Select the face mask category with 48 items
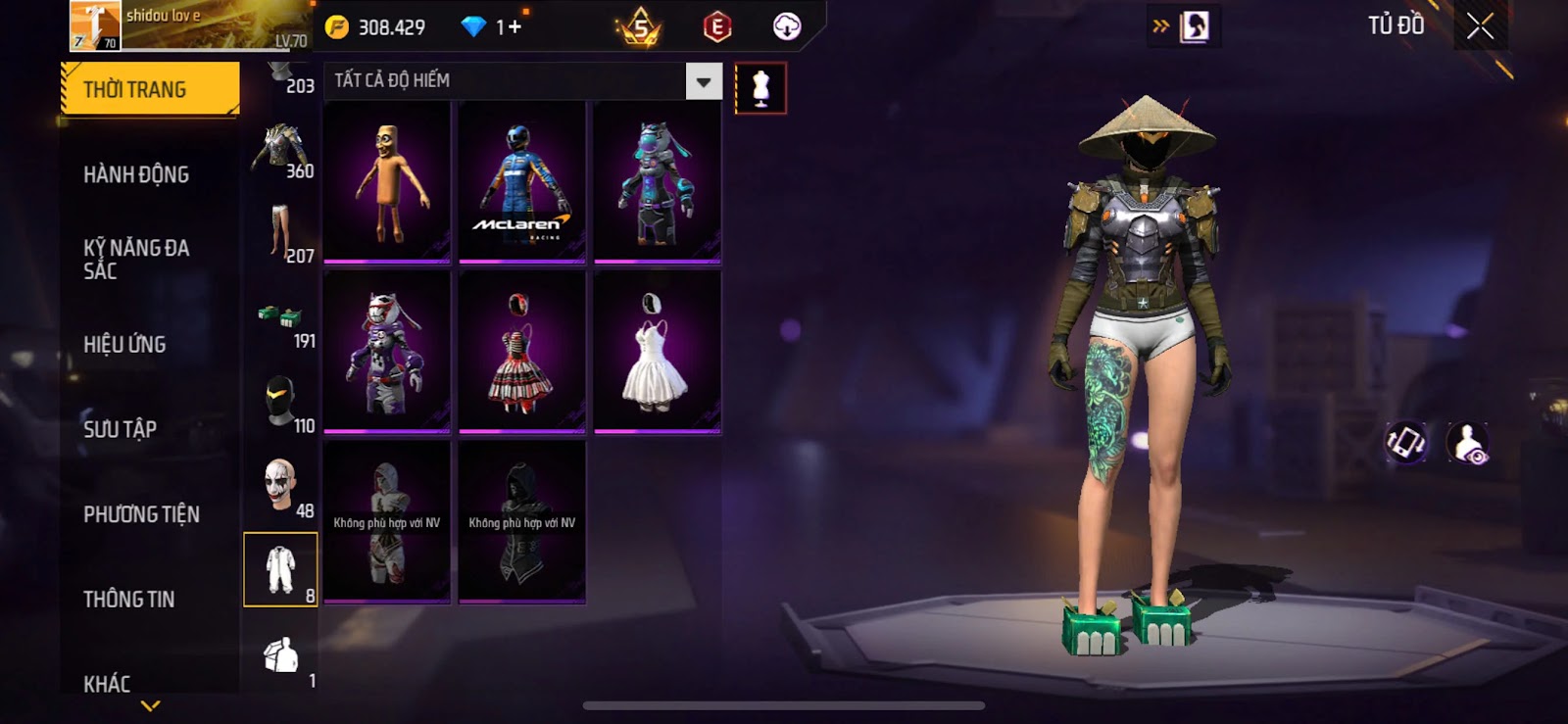This screenshot has width=1568, height=724. click(x=281, y=486)
